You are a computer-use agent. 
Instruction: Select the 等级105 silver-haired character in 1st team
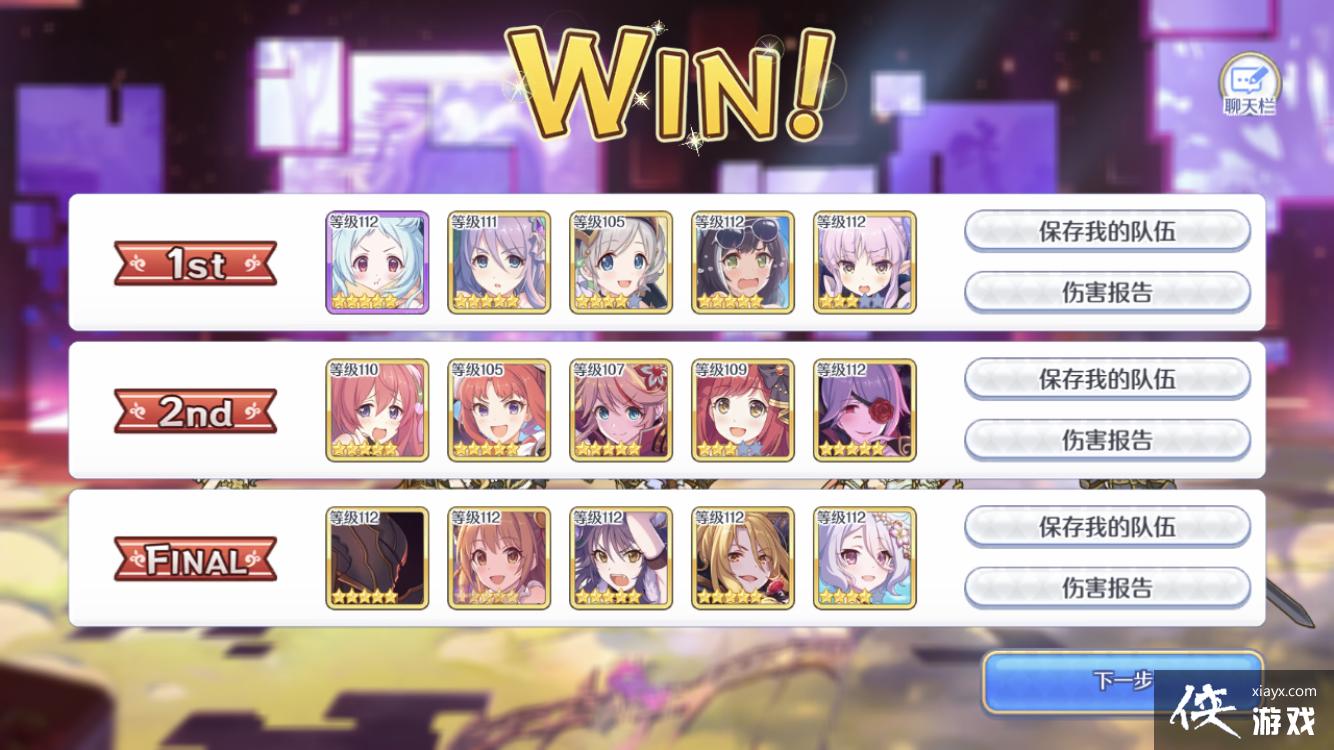[x=621, y=263]
